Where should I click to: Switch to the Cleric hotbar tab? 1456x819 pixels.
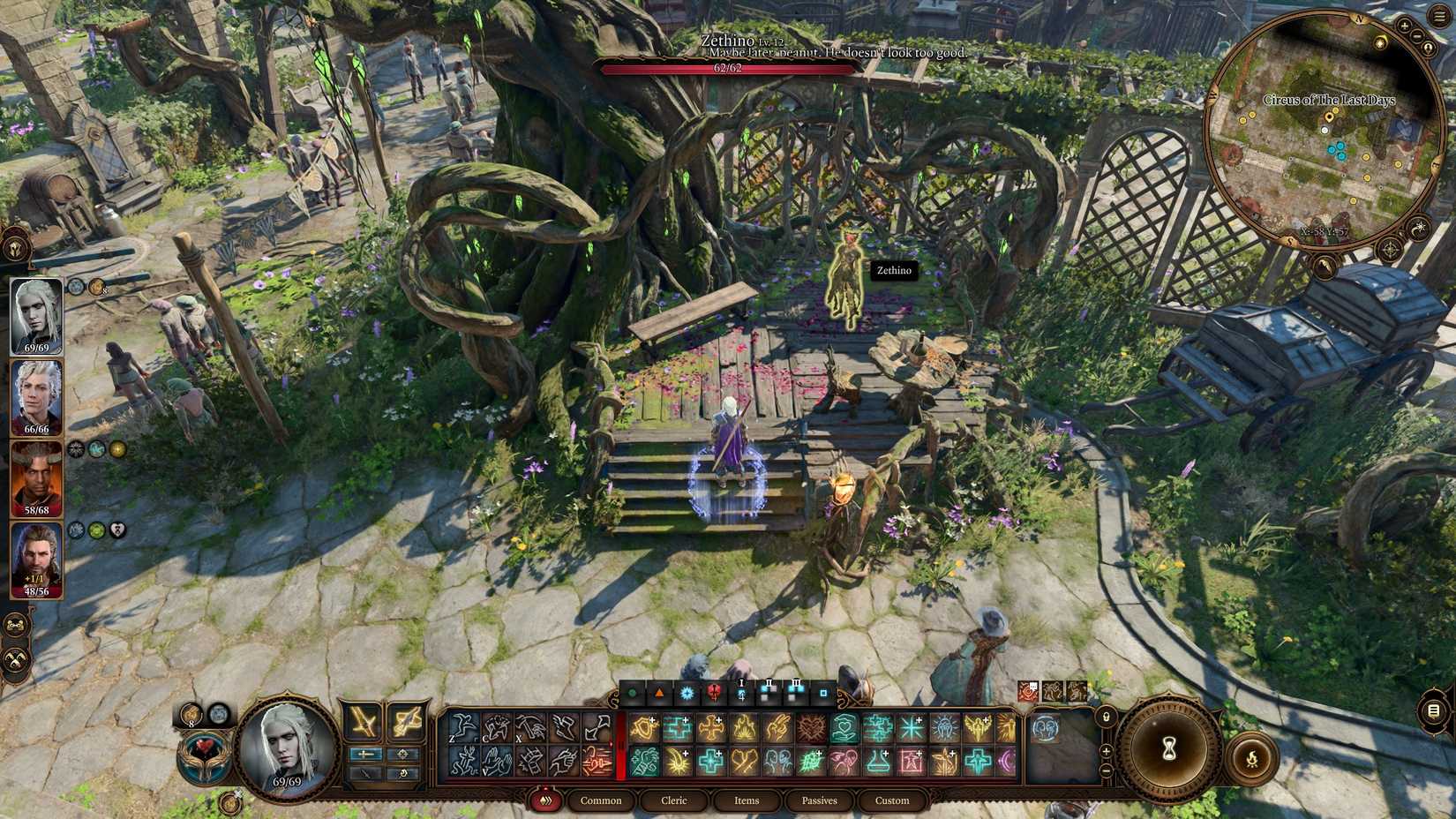point(673,800)
